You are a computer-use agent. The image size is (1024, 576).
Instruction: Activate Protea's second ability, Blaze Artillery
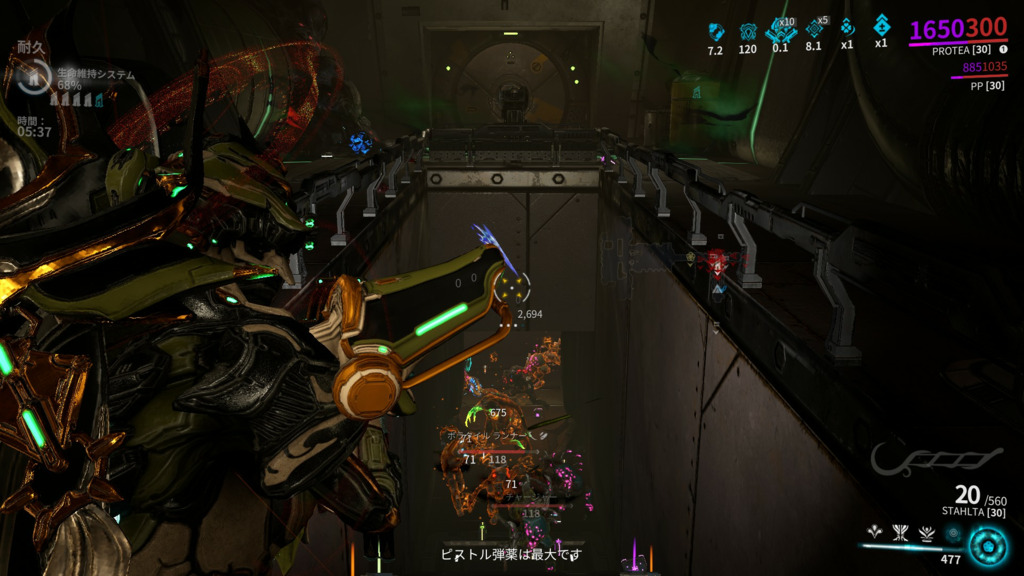point(901,533)
